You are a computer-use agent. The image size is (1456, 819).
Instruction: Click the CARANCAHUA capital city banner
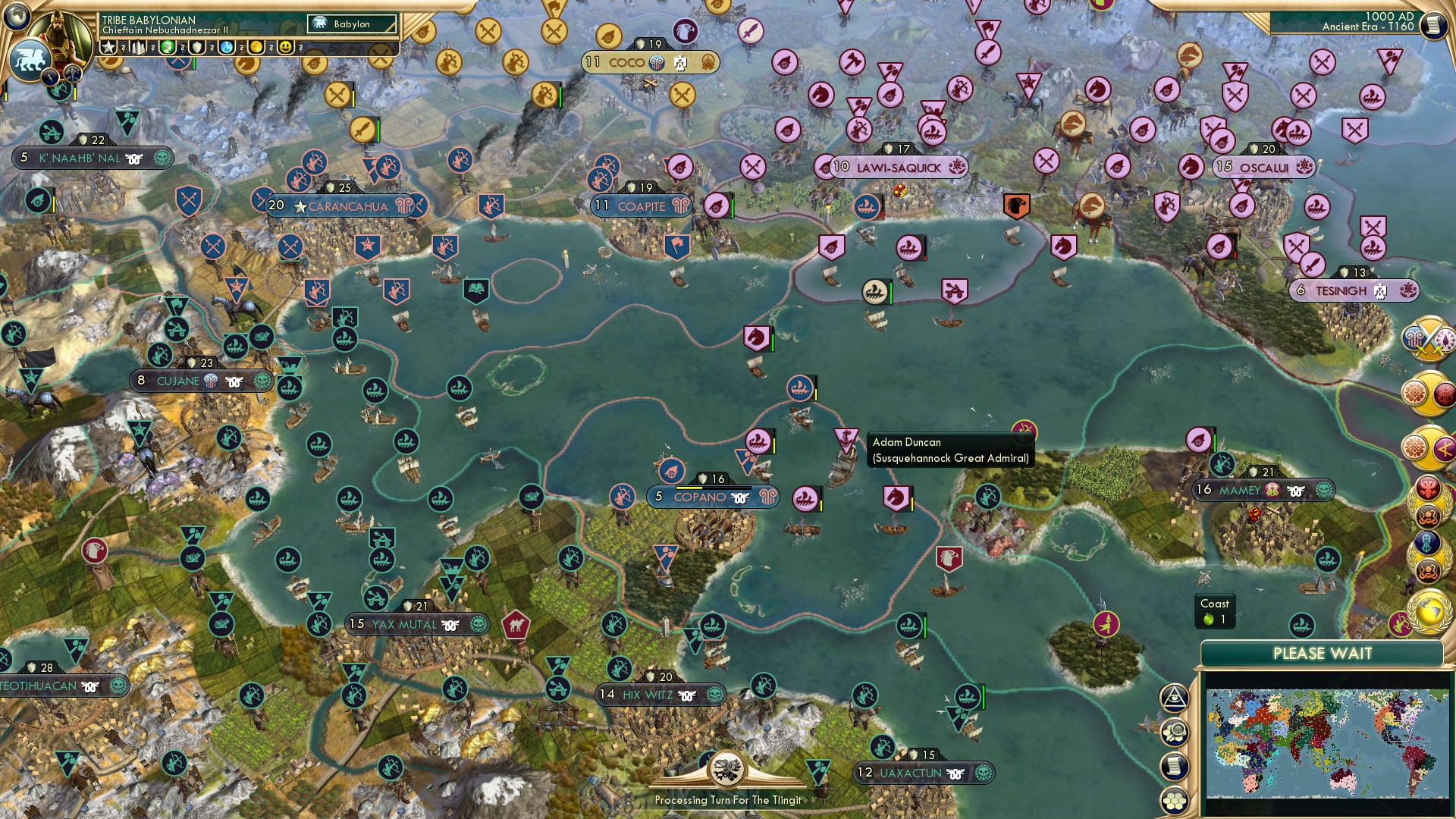[347, 206]
